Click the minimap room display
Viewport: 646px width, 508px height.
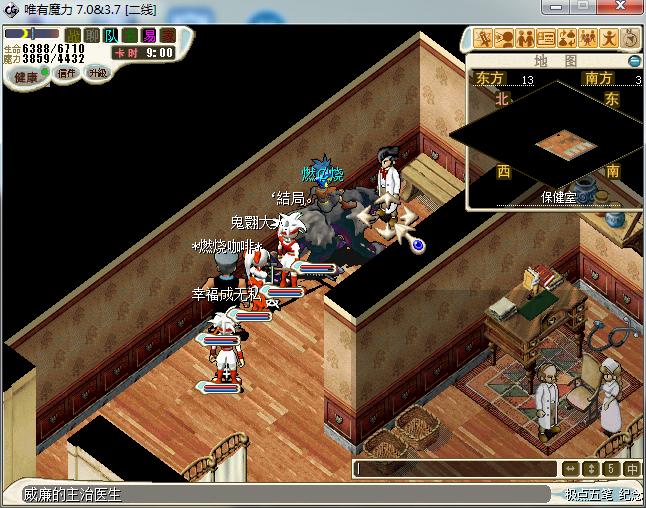pyautogui.click(x=556, y=142)
